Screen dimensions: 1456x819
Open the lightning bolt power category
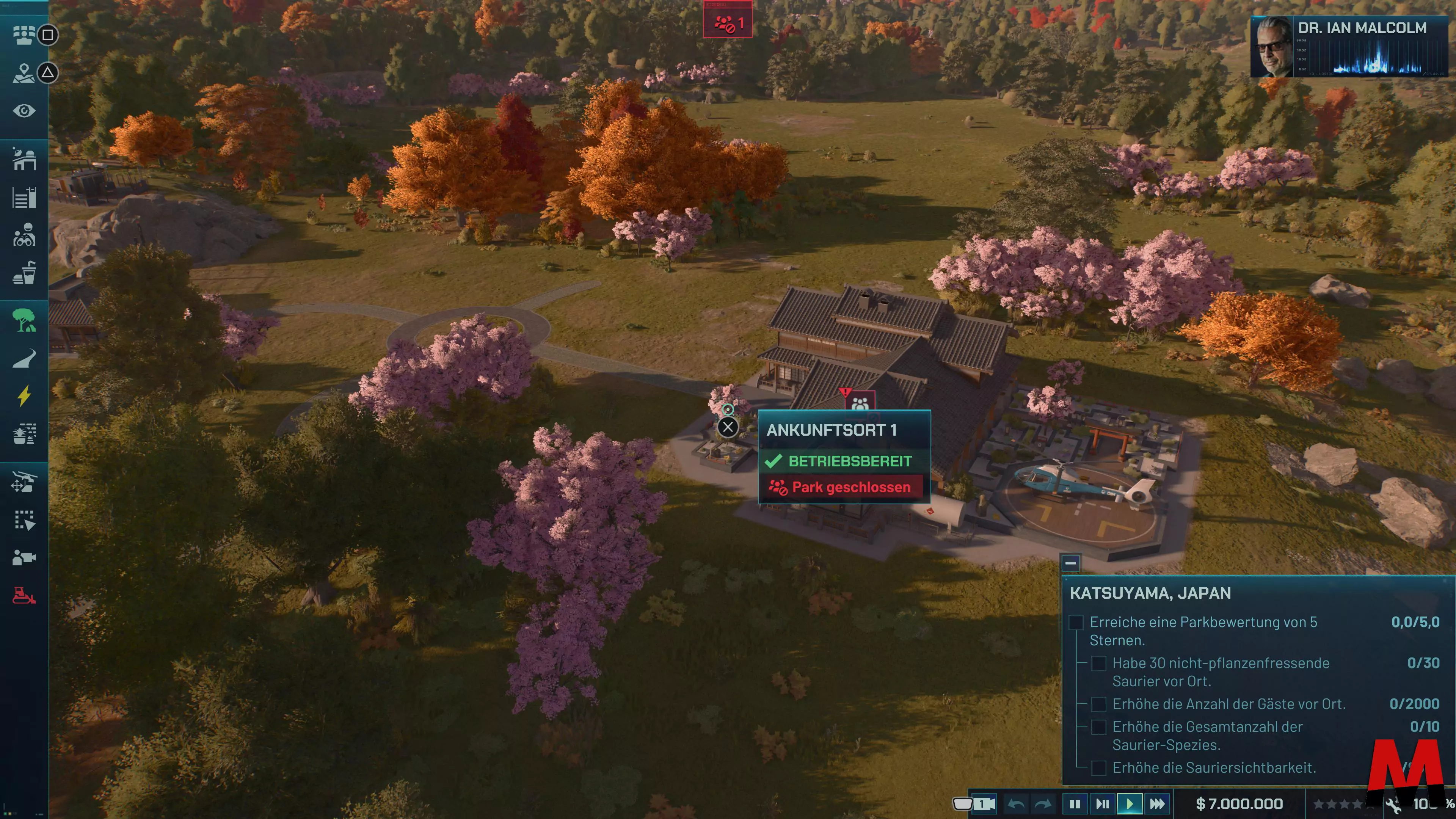(x=24, y=396)
